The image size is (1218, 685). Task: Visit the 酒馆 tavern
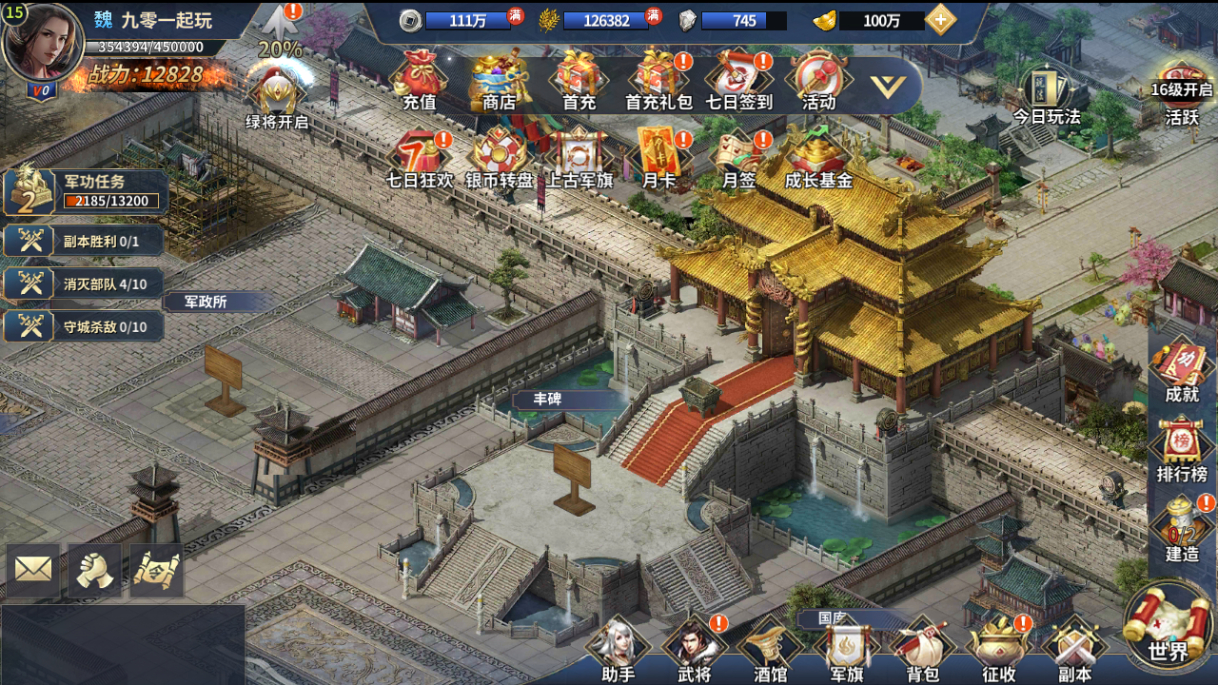(770, 648)
